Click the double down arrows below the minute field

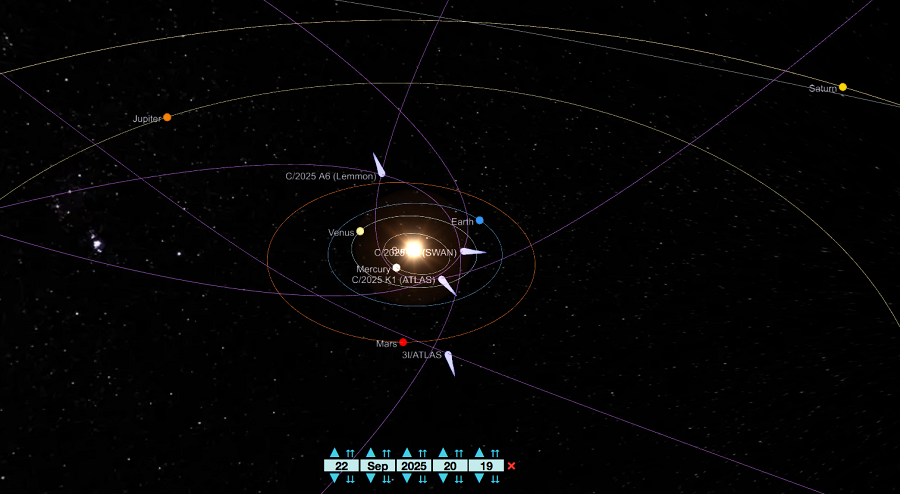pos(494,479)
